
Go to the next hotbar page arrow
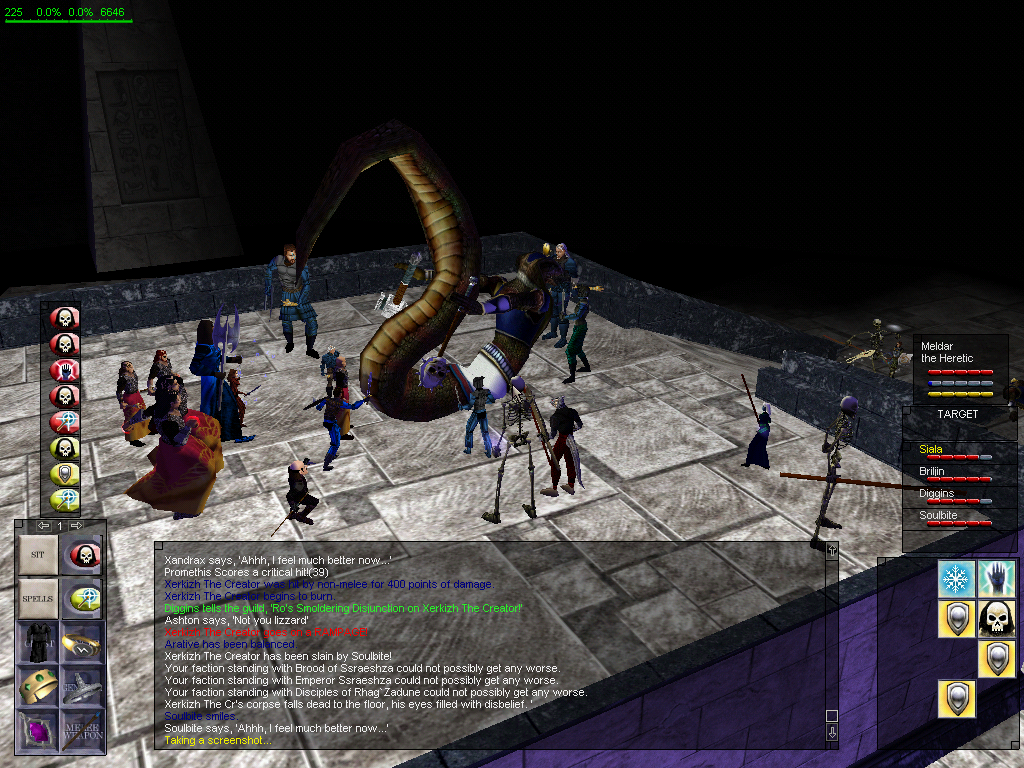click(x=77, y=526)
